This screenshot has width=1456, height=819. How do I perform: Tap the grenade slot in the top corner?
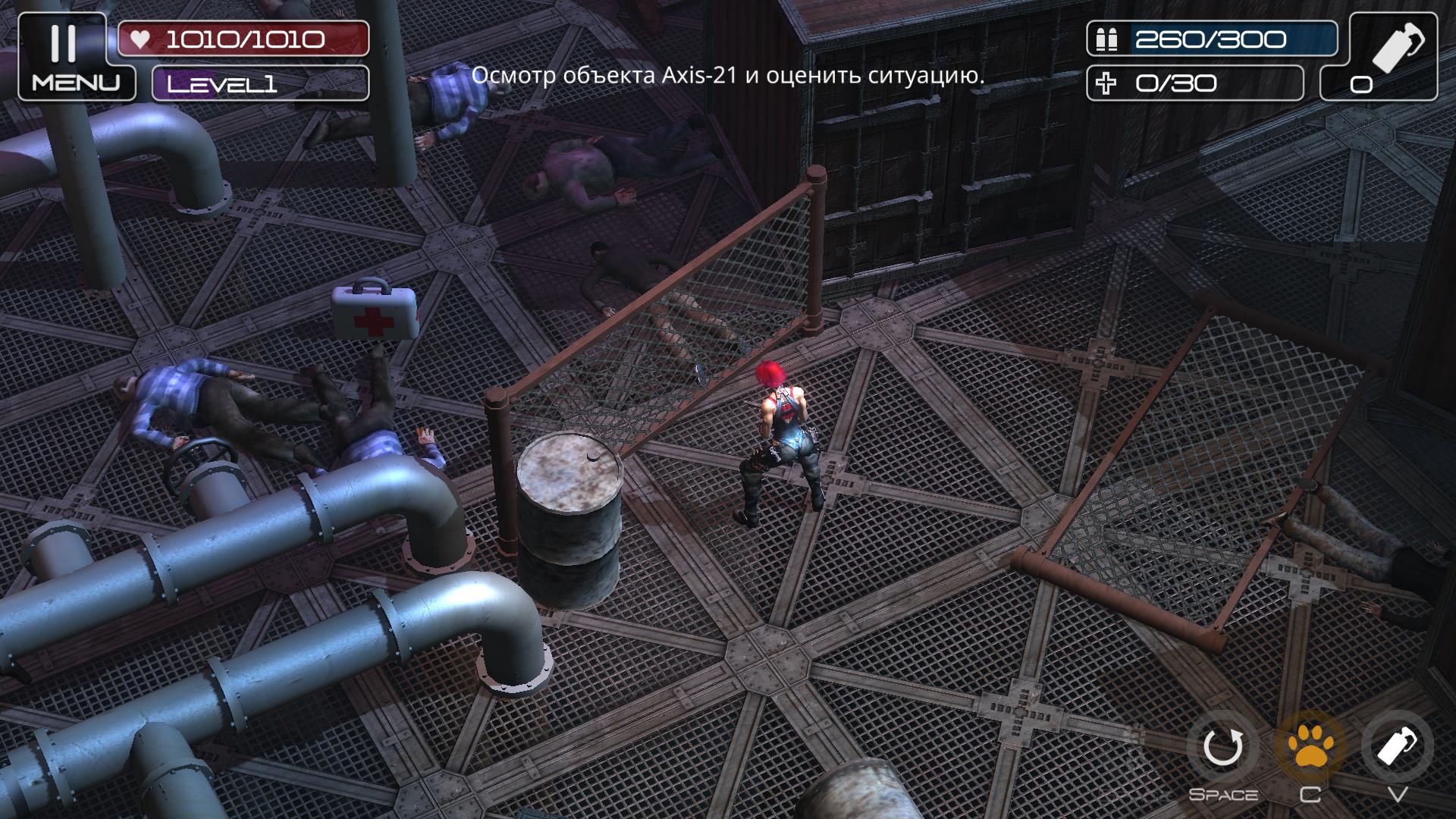[x=1378, y=56]
